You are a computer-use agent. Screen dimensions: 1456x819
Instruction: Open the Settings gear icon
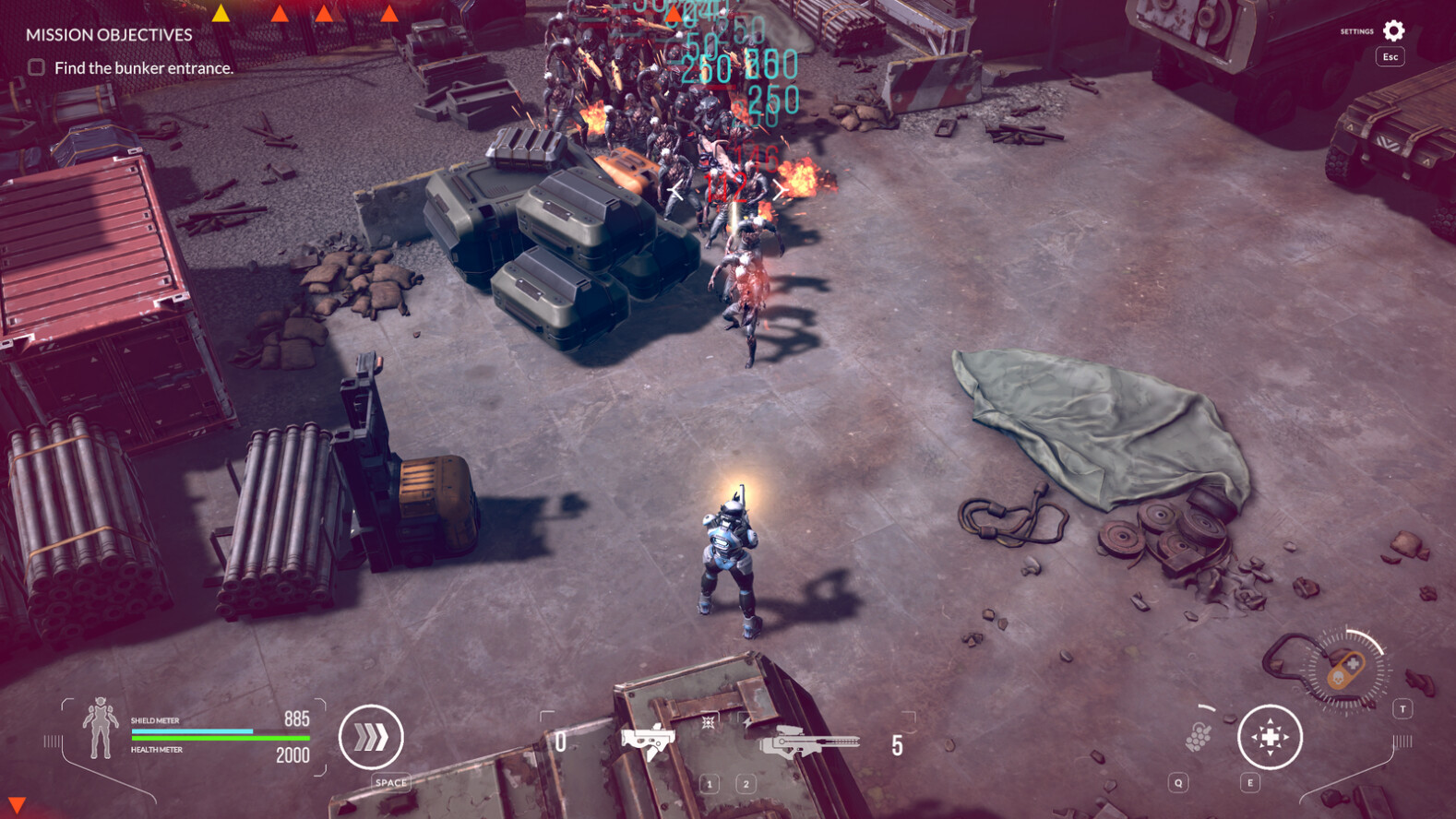coord(1394,30)
